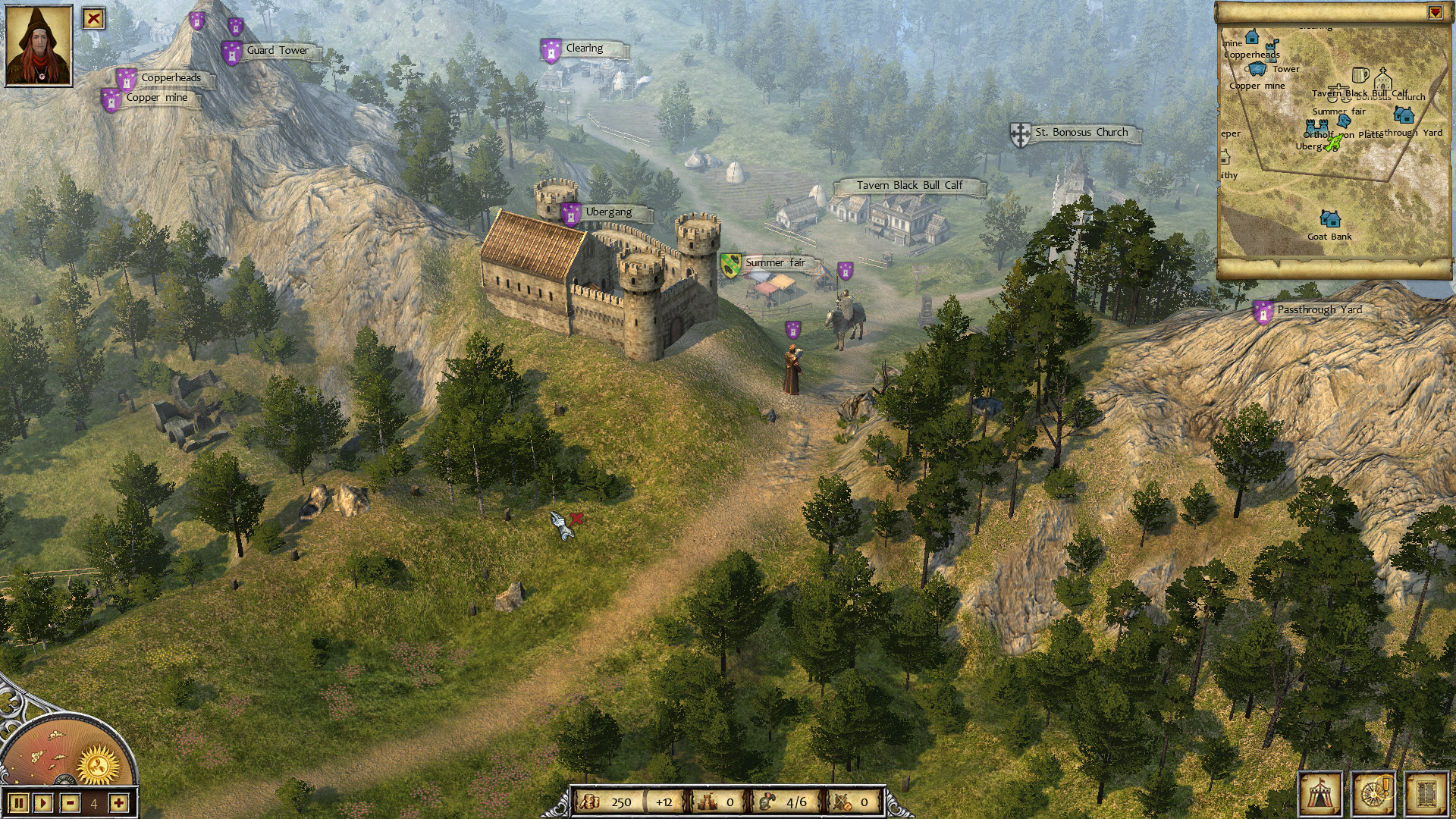Click the hero portrait top left
Screen dimensions: 1456x819
pos(39,45)
